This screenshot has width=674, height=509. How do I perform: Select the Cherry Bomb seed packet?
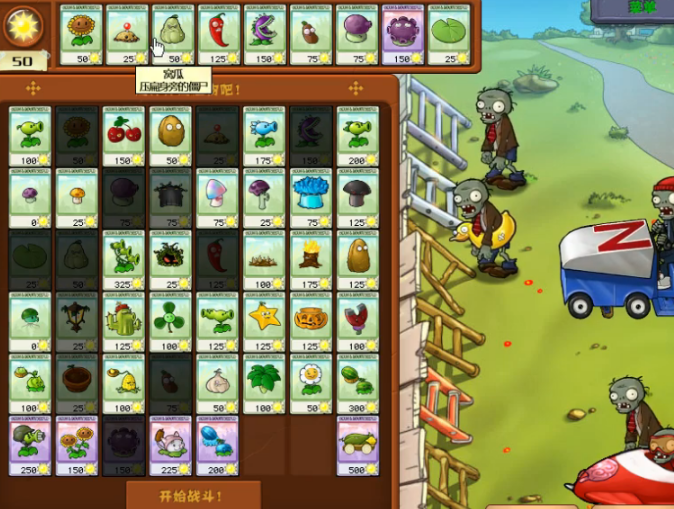pyautogui.click(x=123, y=137)
